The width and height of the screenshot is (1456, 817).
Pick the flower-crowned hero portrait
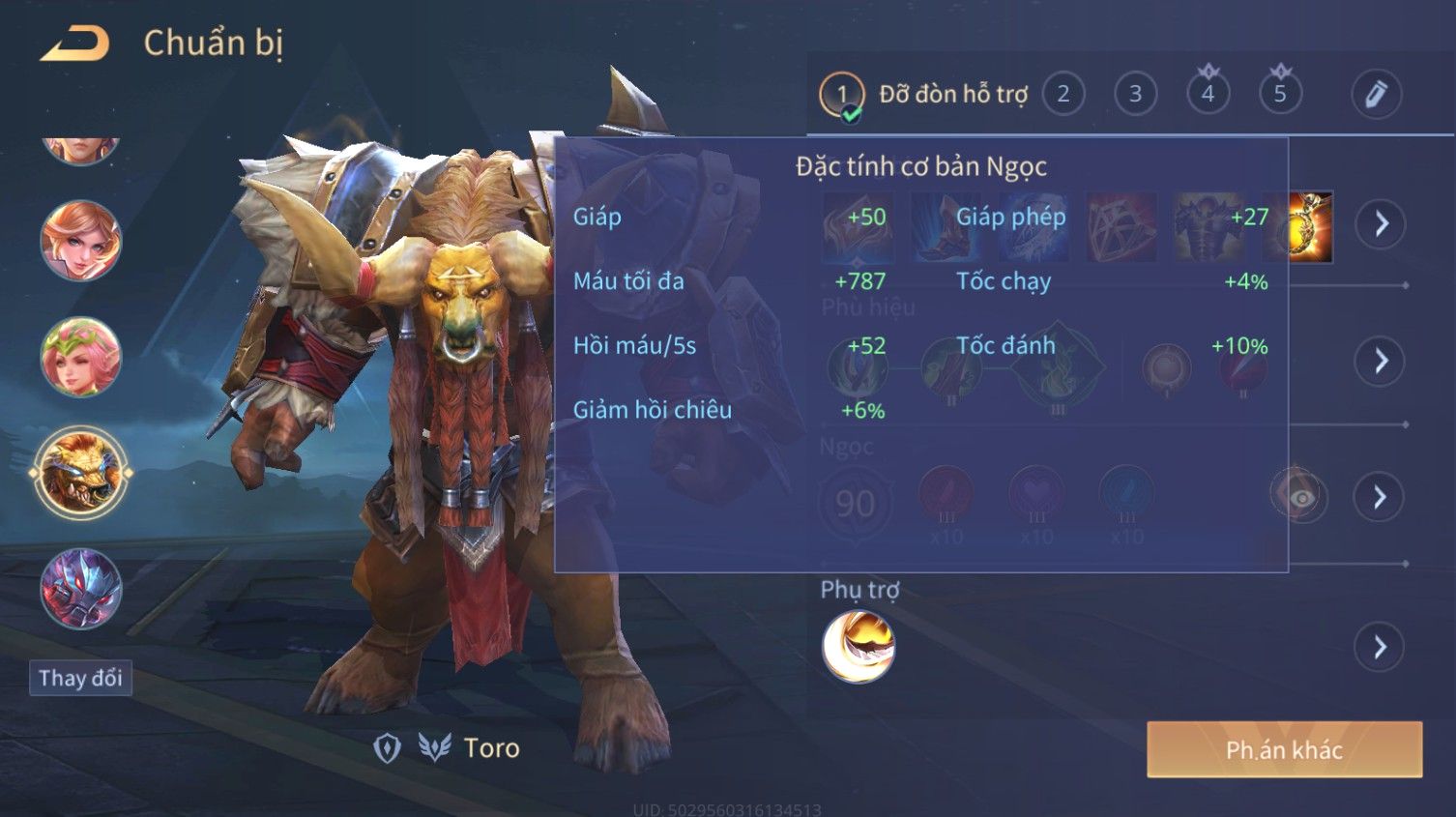81,357
